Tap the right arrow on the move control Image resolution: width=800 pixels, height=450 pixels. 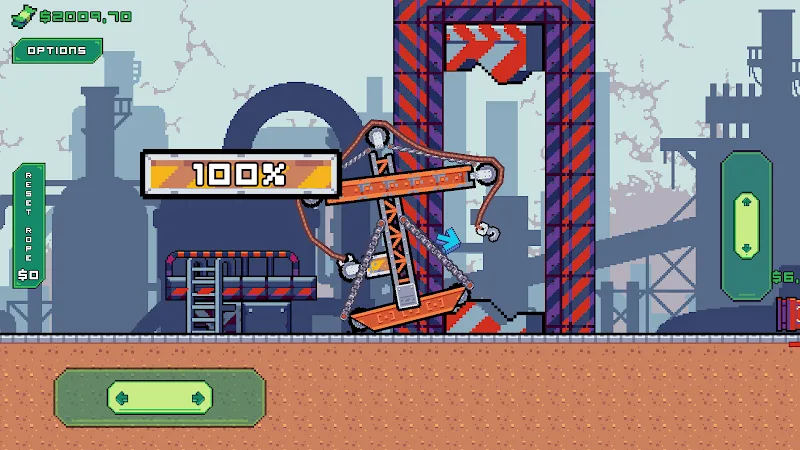point(198,398)
